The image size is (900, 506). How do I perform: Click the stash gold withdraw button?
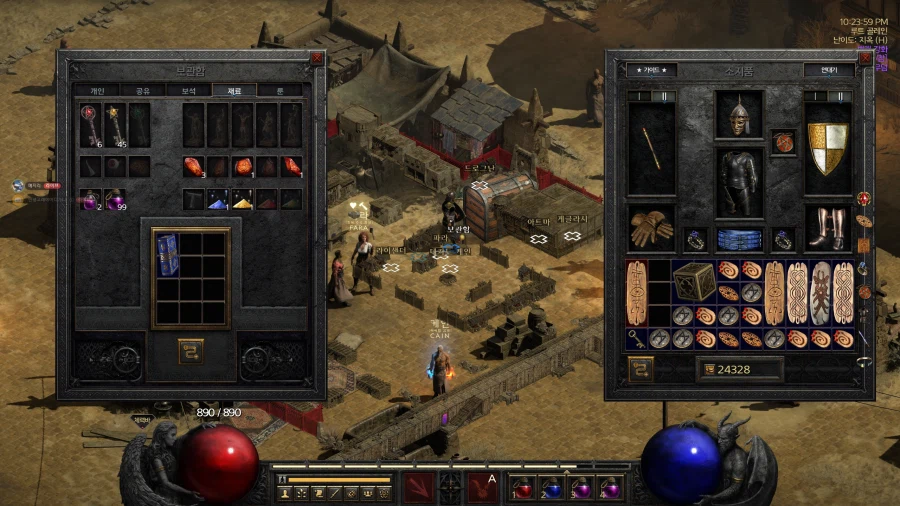[x=190, y=351]
